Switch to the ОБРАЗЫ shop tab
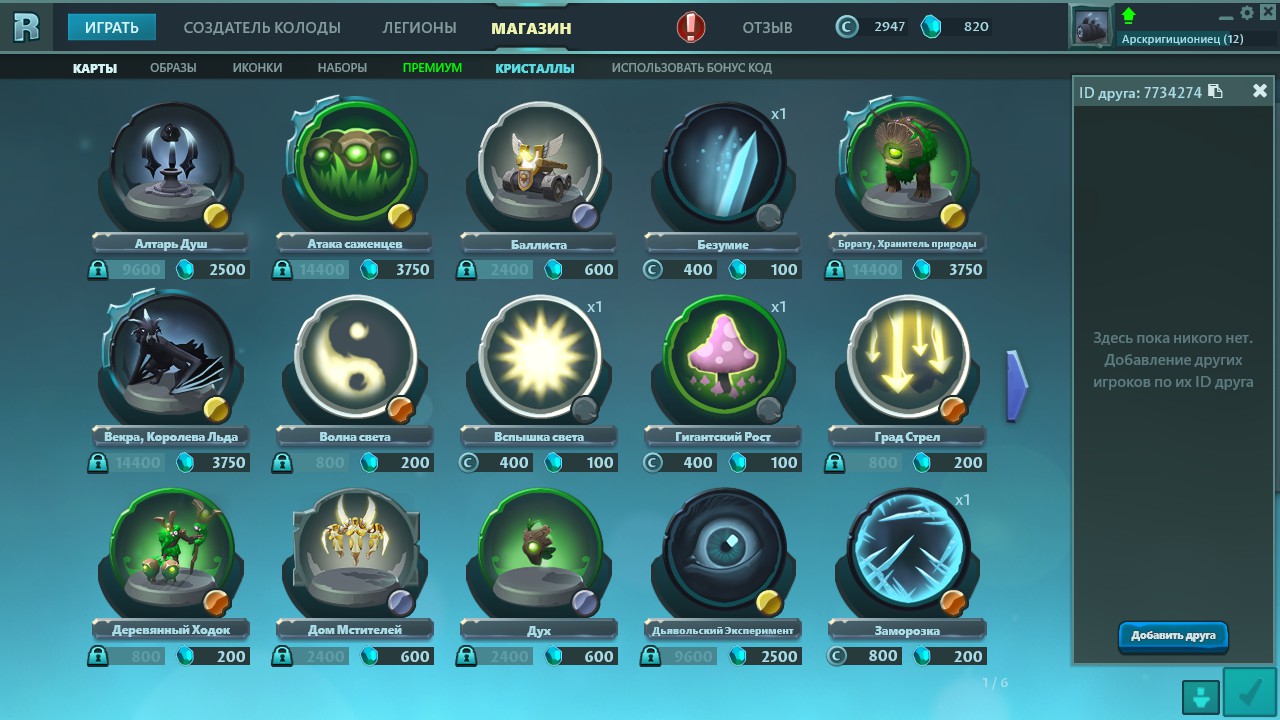 click(173, 68)
